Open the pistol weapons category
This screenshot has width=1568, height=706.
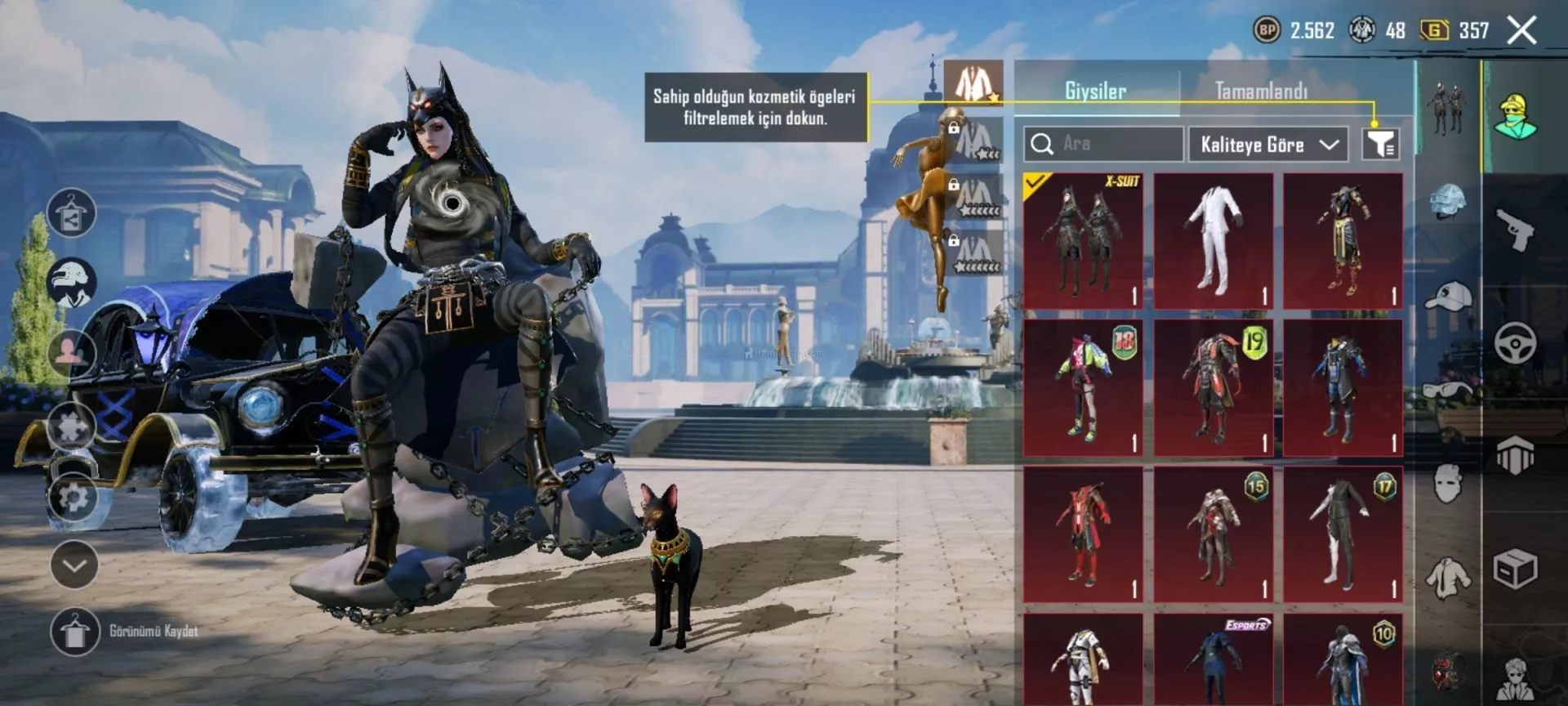pyautogui.click(x=1516, y=230)
